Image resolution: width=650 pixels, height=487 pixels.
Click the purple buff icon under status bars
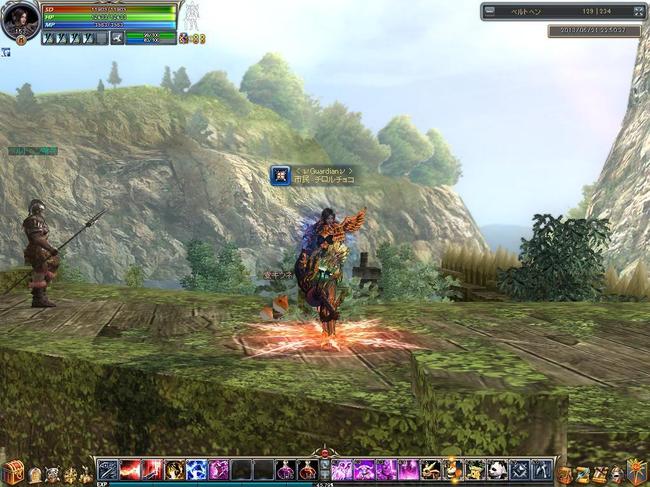pos(183,39)
